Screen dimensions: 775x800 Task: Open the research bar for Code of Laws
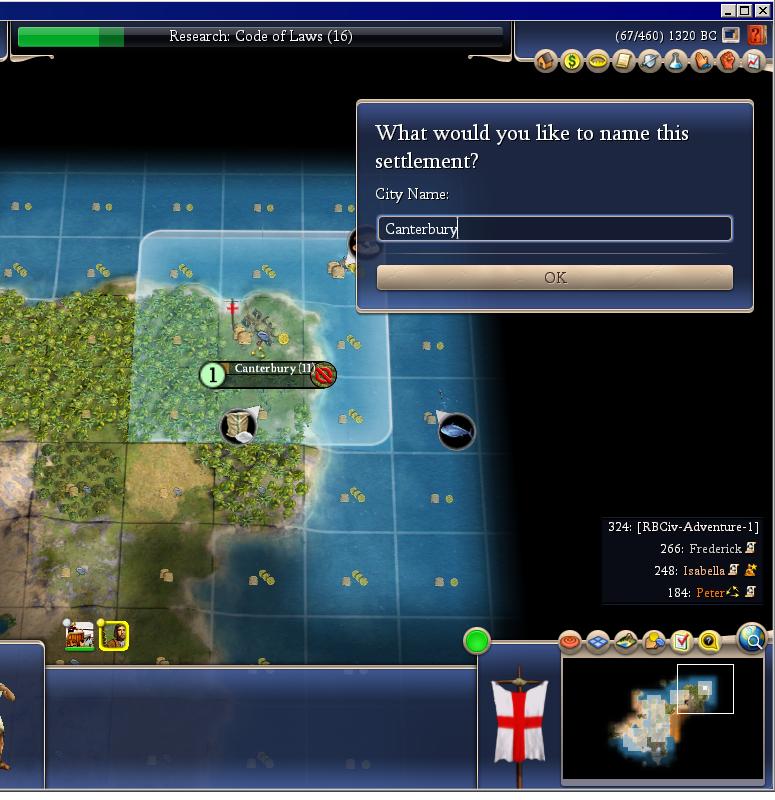(260, 37)
